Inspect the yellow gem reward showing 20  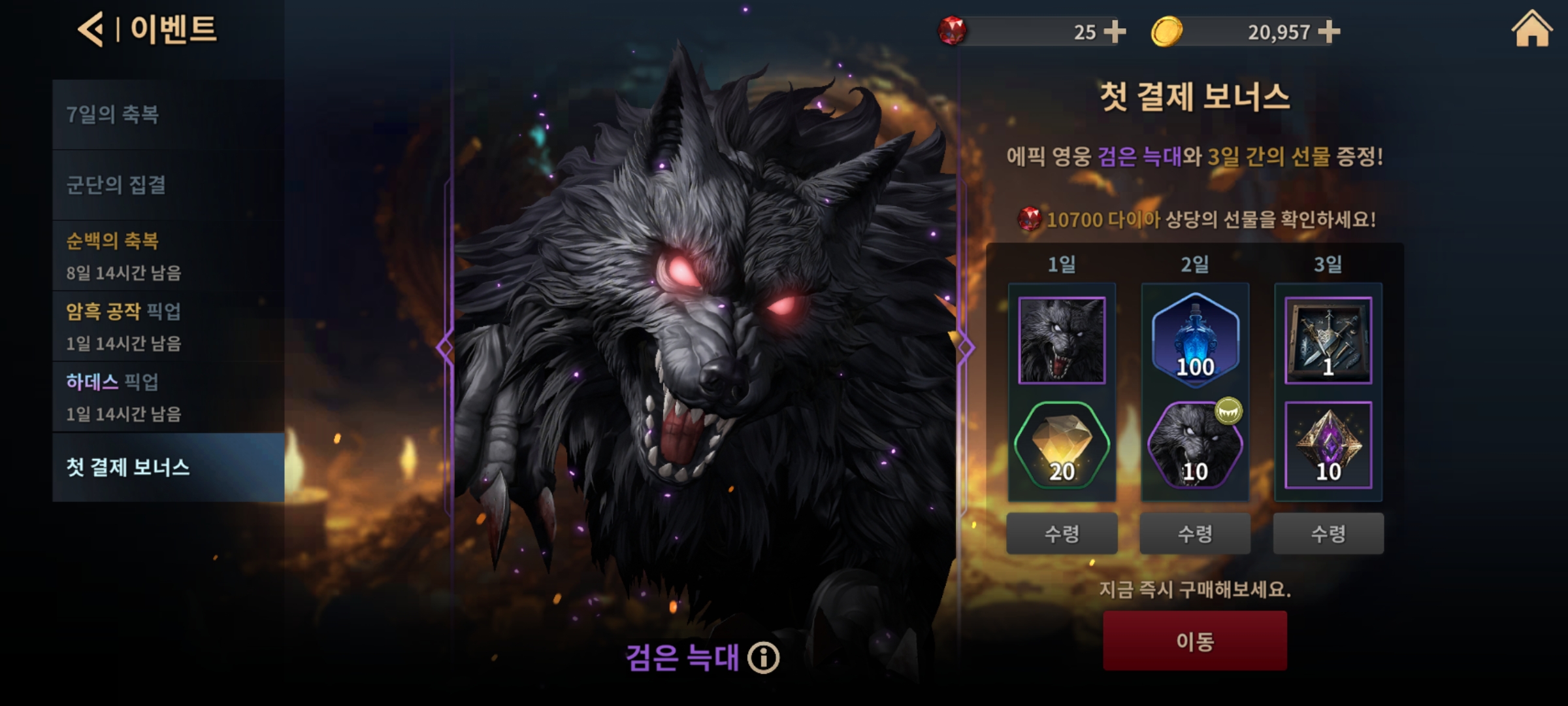(1062, 445)
